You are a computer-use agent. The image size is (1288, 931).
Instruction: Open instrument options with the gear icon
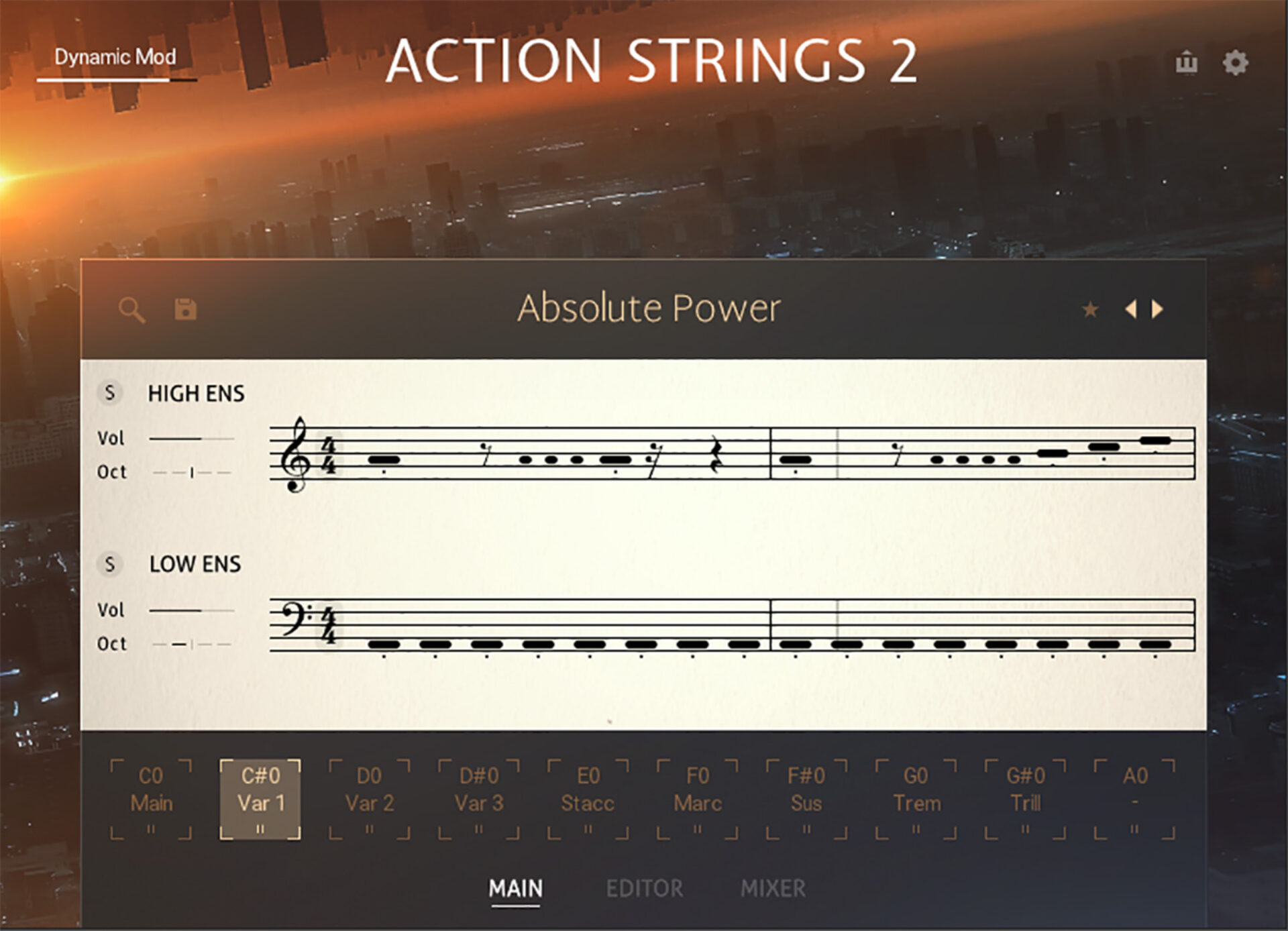[1236, 62]
